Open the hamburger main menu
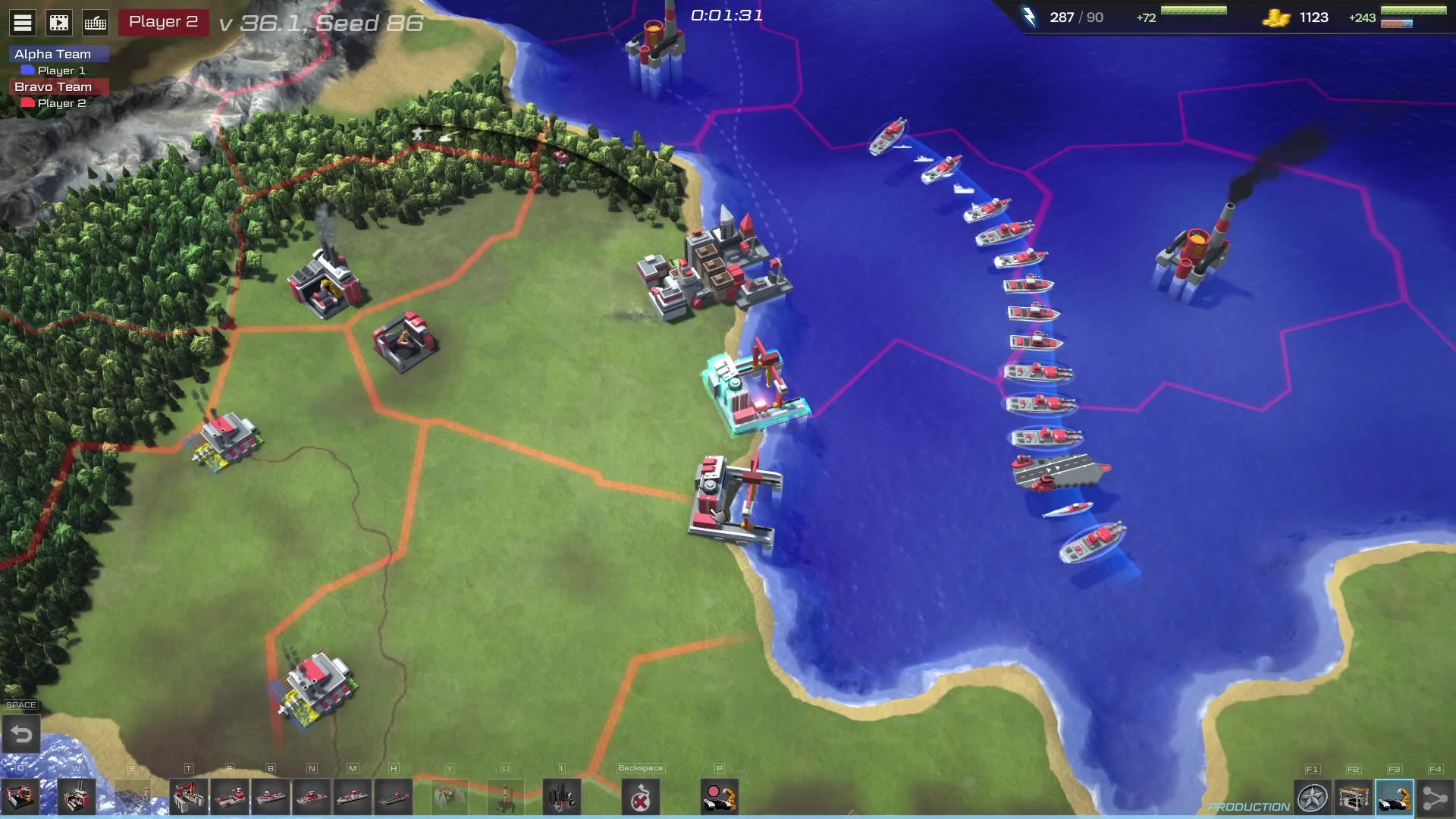Viewport: 1456px width, 819px height. (x=23, y=23)
